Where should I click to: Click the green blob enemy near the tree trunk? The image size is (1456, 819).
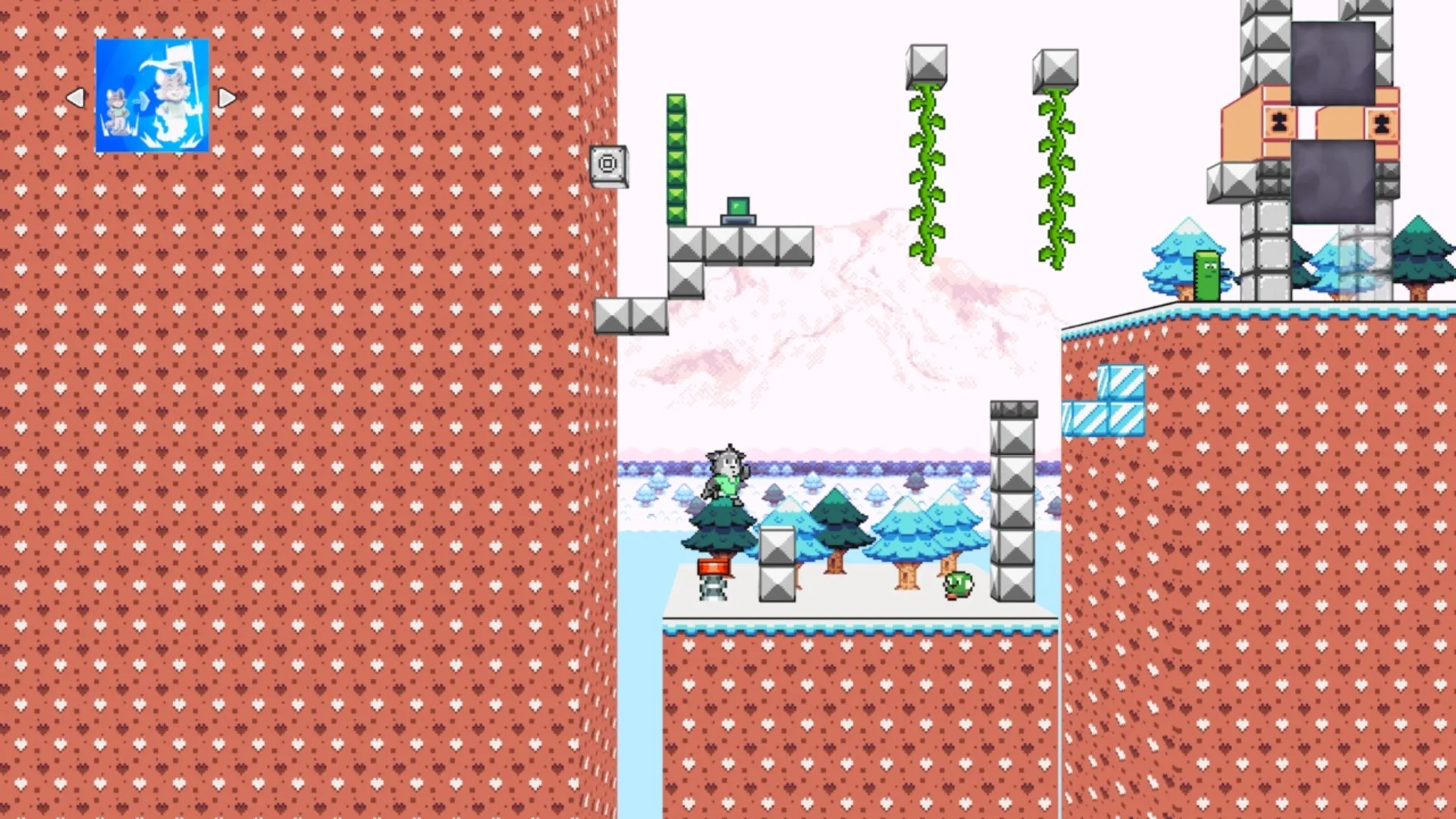[x=959, y=584]
